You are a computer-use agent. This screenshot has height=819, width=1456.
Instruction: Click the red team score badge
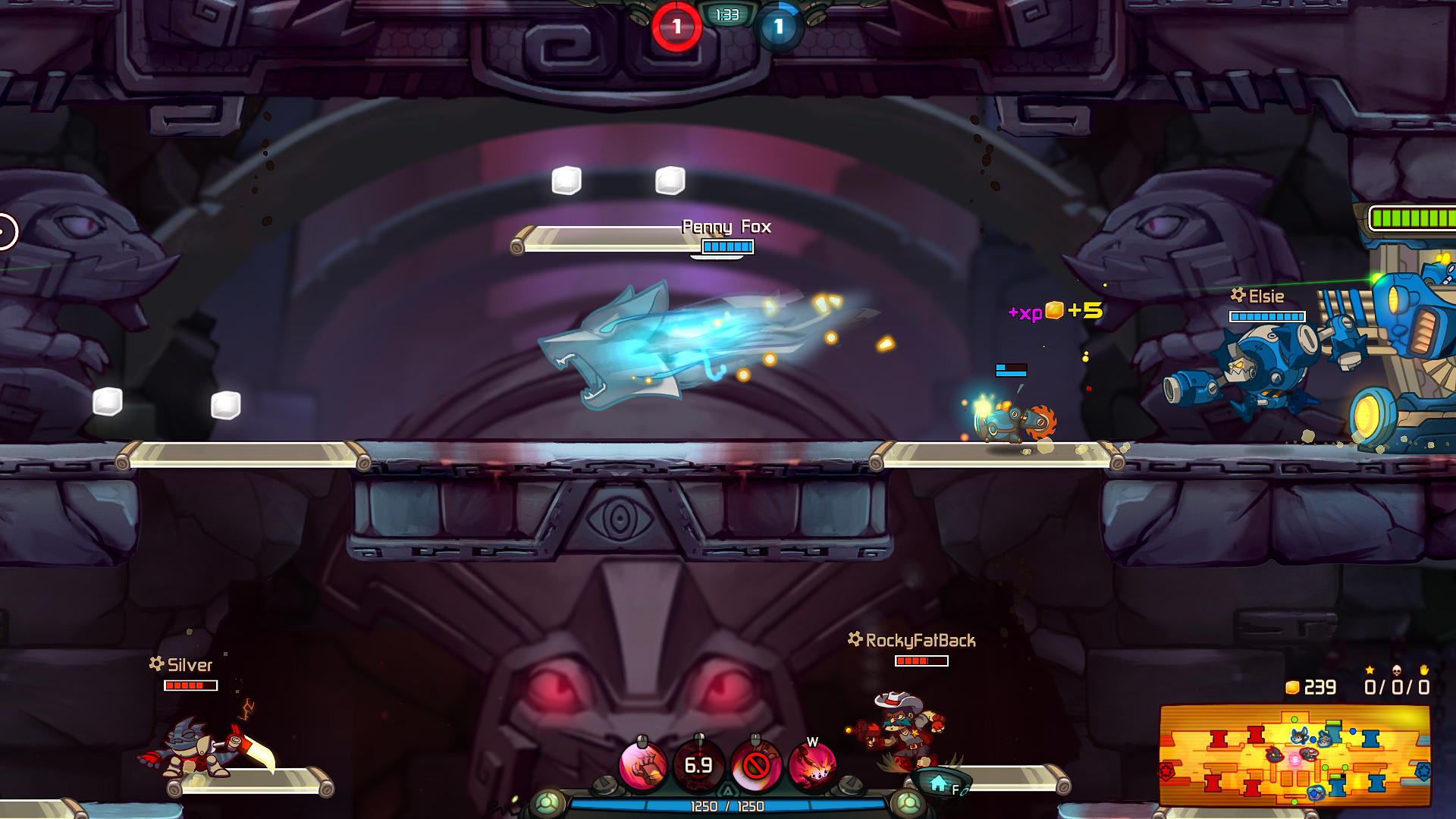point(676,24)
